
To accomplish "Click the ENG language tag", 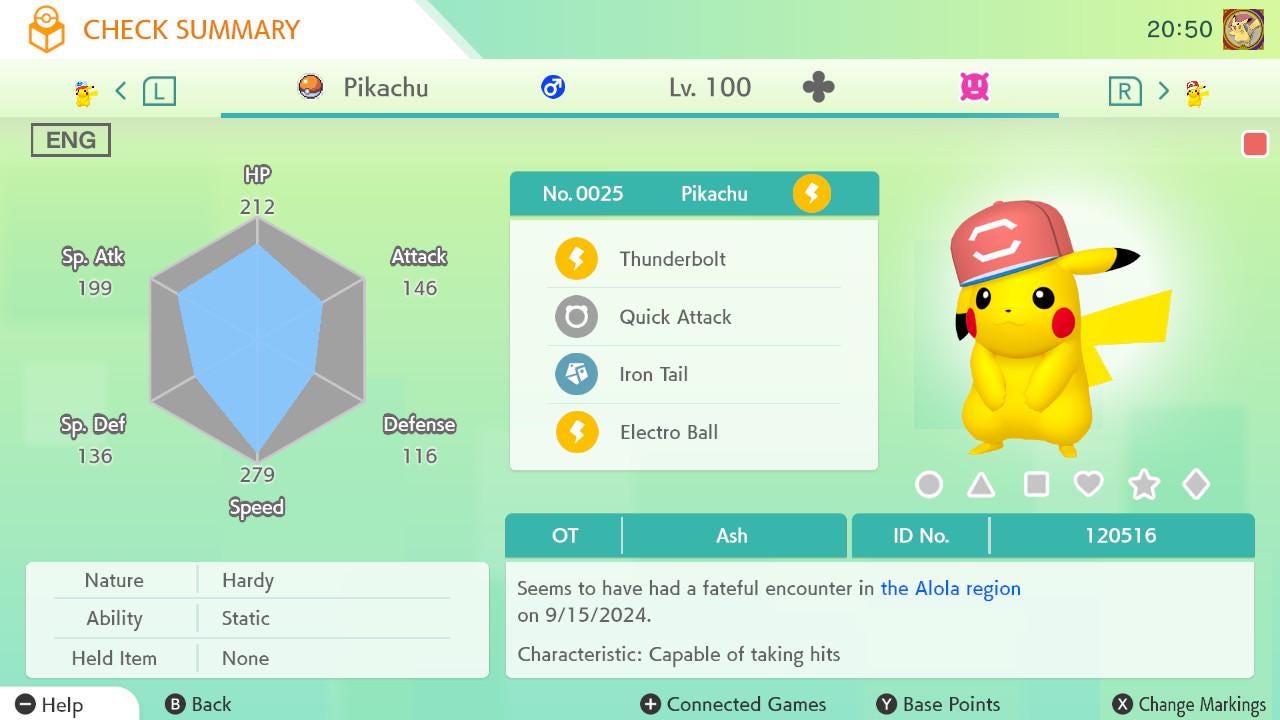I will coord(71,140).
